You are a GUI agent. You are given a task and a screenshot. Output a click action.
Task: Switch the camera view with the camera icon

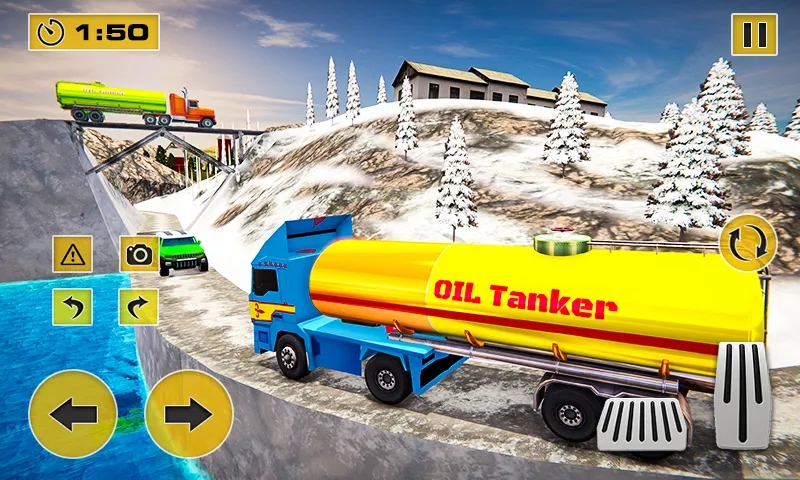click(139, 254)
